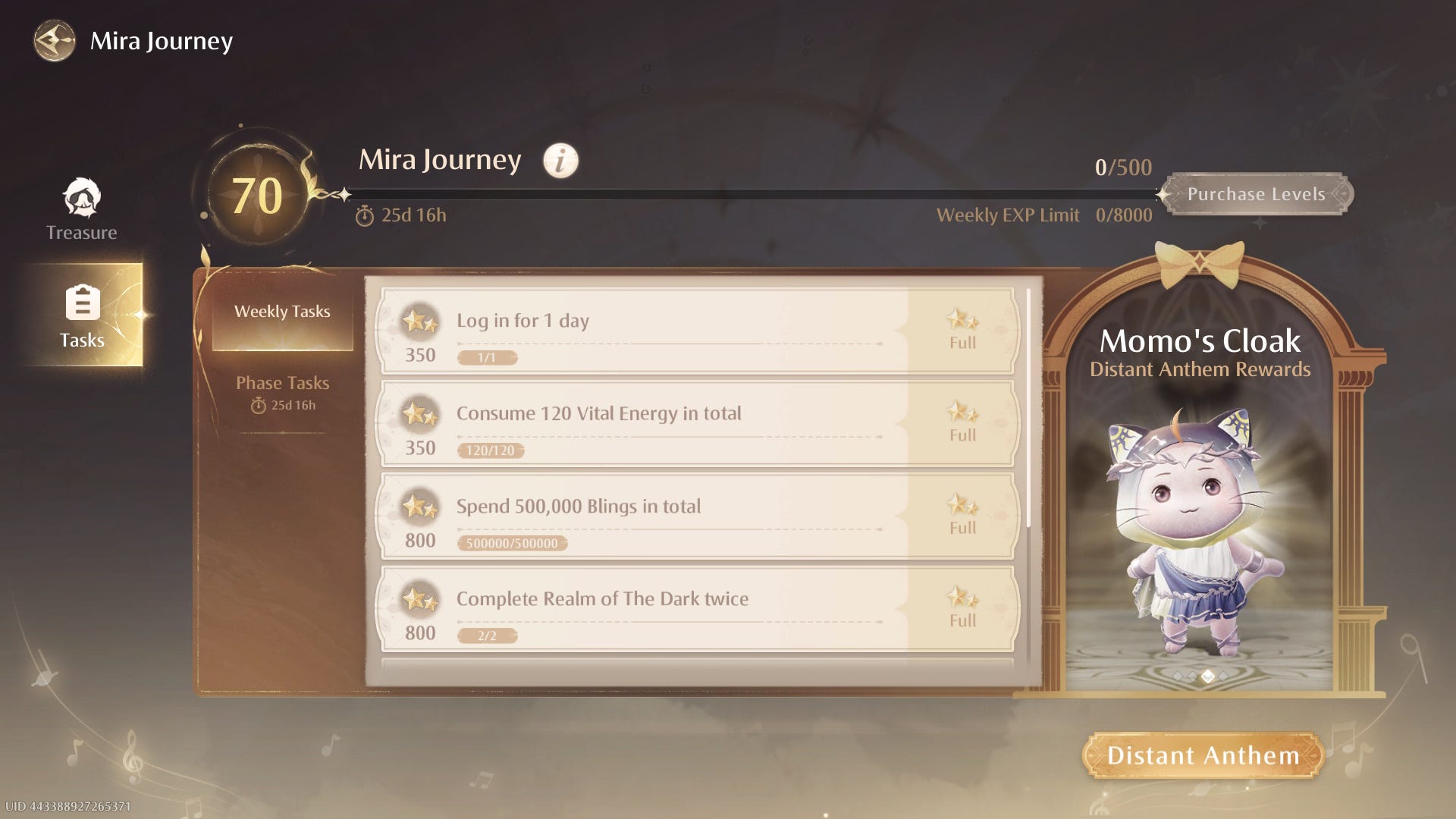Go back using the Mira Journey arrow
This screenshot has height=819, width=1456.
click(55, 41)
